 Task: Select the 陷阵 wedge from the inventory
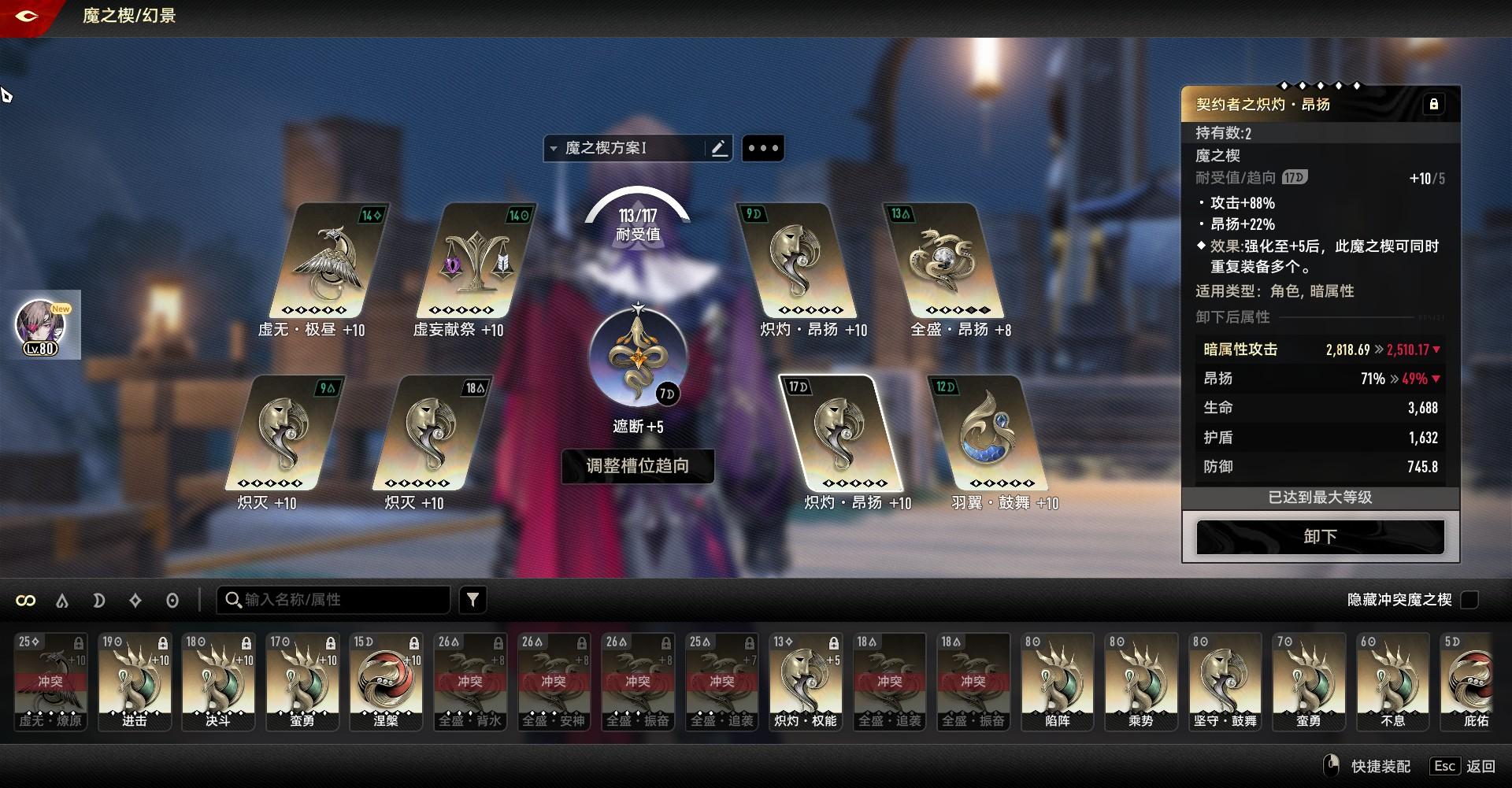pos(1057,682)
